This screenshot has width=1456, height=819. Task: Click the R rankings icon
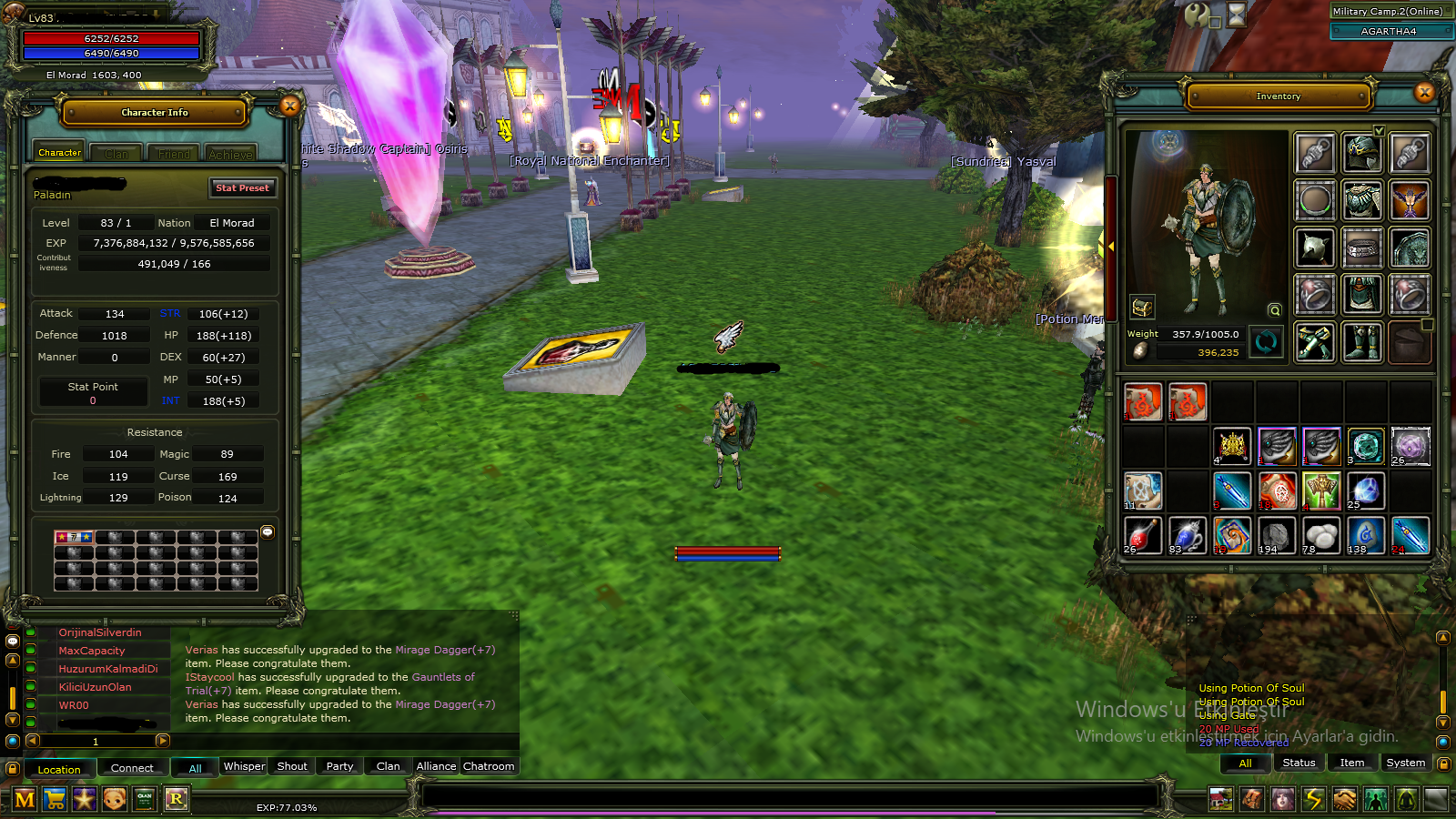coord(175,798)
